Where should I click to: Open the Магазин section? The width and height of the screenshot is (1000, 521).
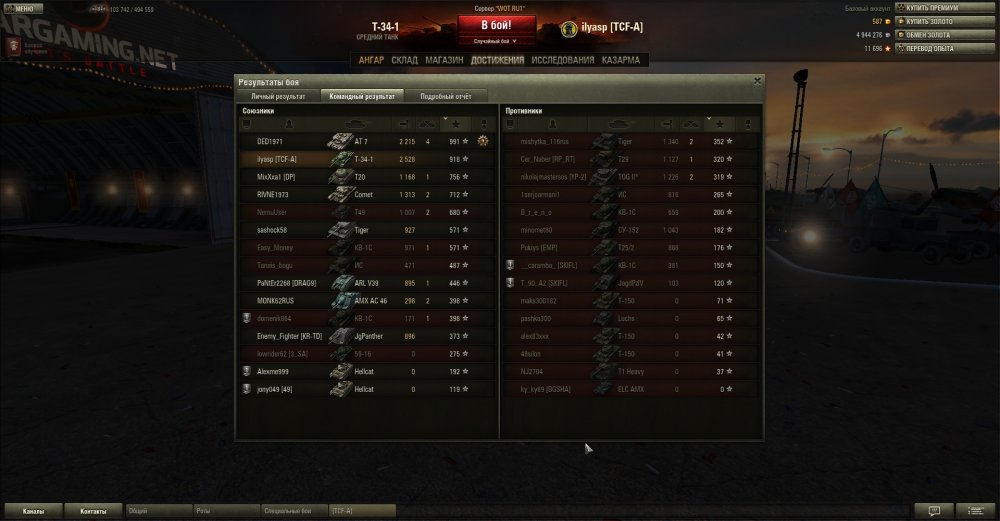point(444,60)
